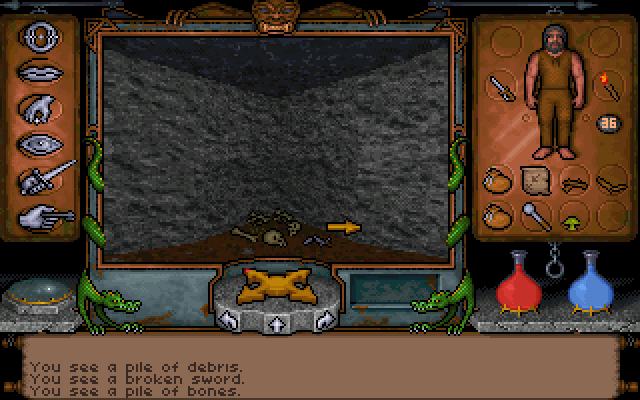This screenshot has height=400, width=640.
Task: Select the pointing hand Use command
Action: coord(45,214)
